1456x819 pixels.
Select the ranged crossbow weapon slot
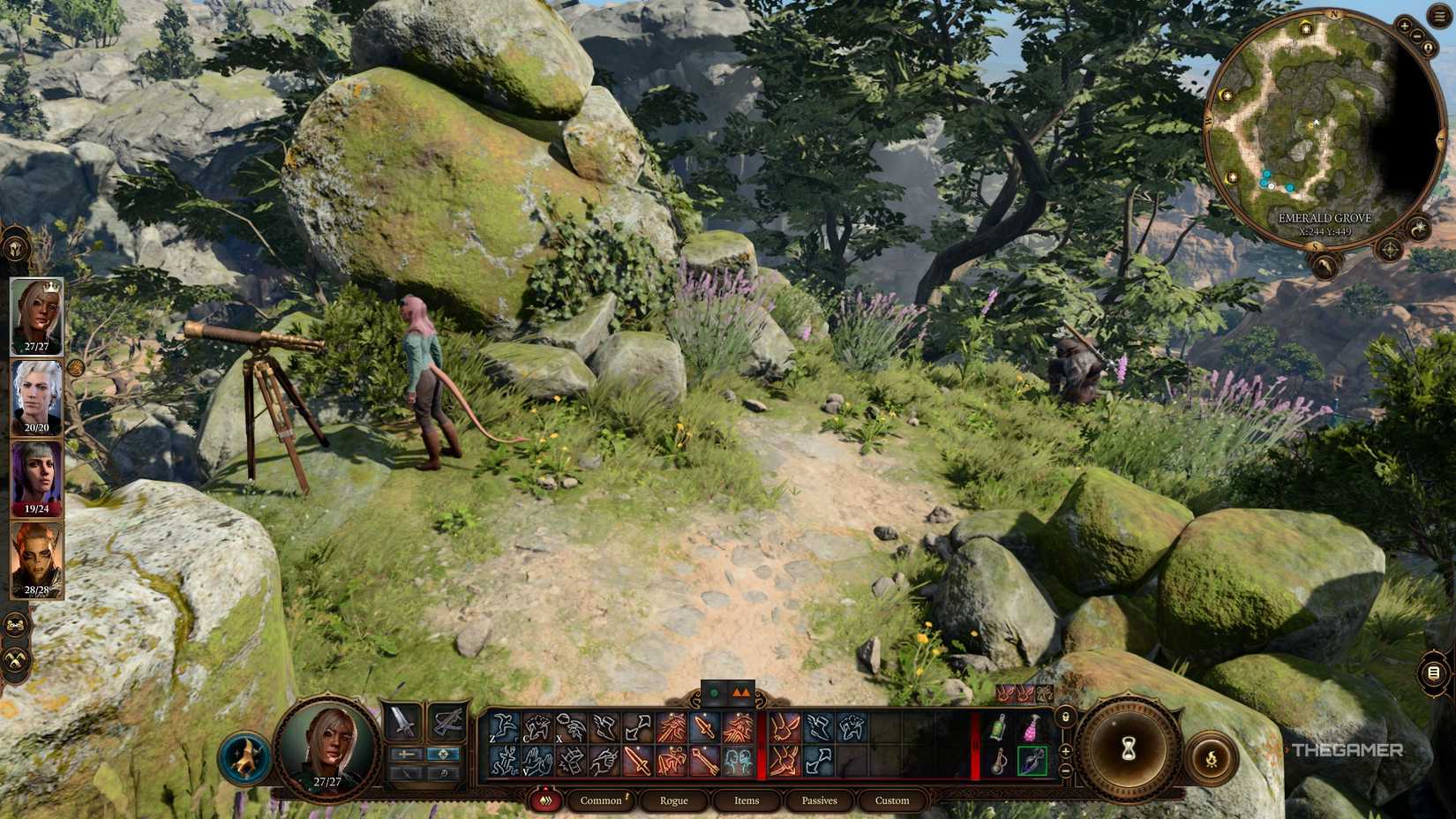[447, 724]
